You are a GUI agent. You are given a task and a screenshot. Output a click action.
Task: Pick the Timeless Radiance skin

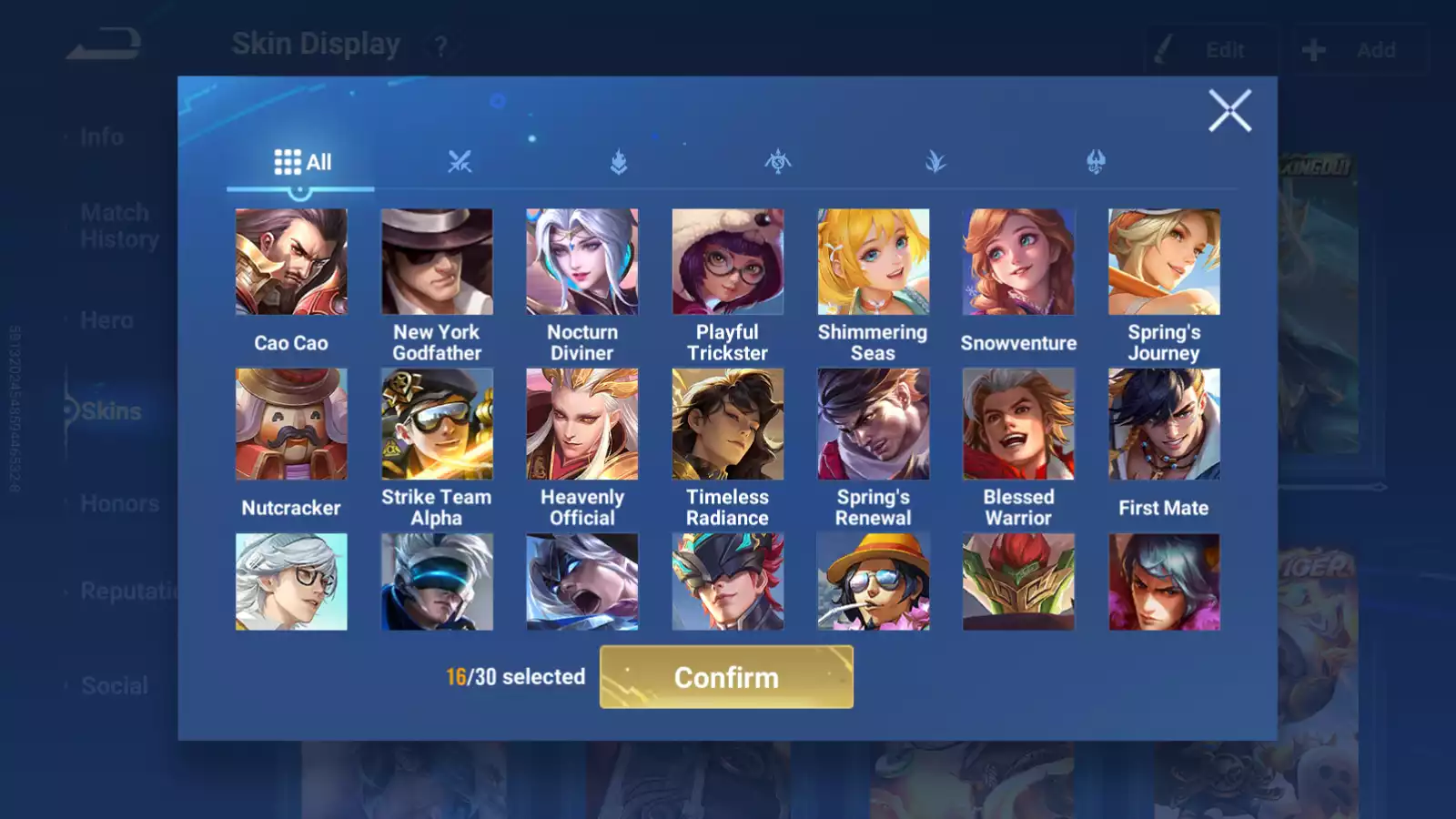727,424
